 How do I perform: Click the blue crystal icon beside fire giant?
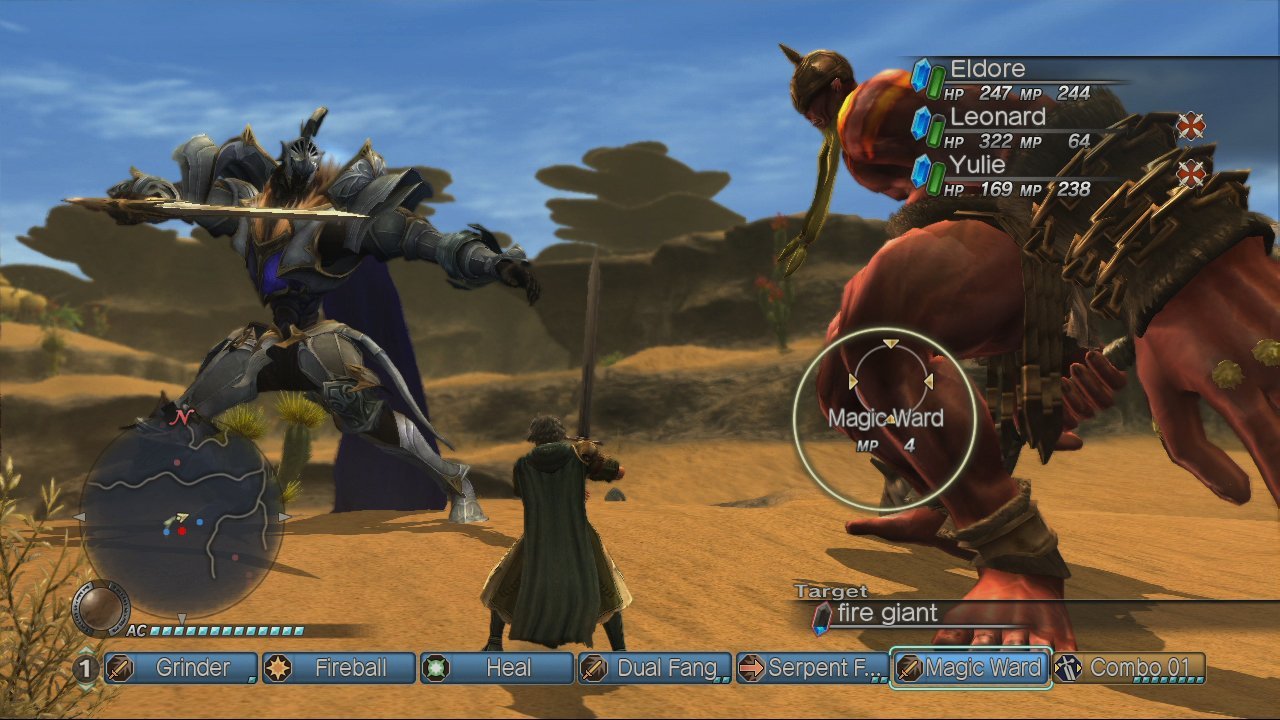[822, 614]
